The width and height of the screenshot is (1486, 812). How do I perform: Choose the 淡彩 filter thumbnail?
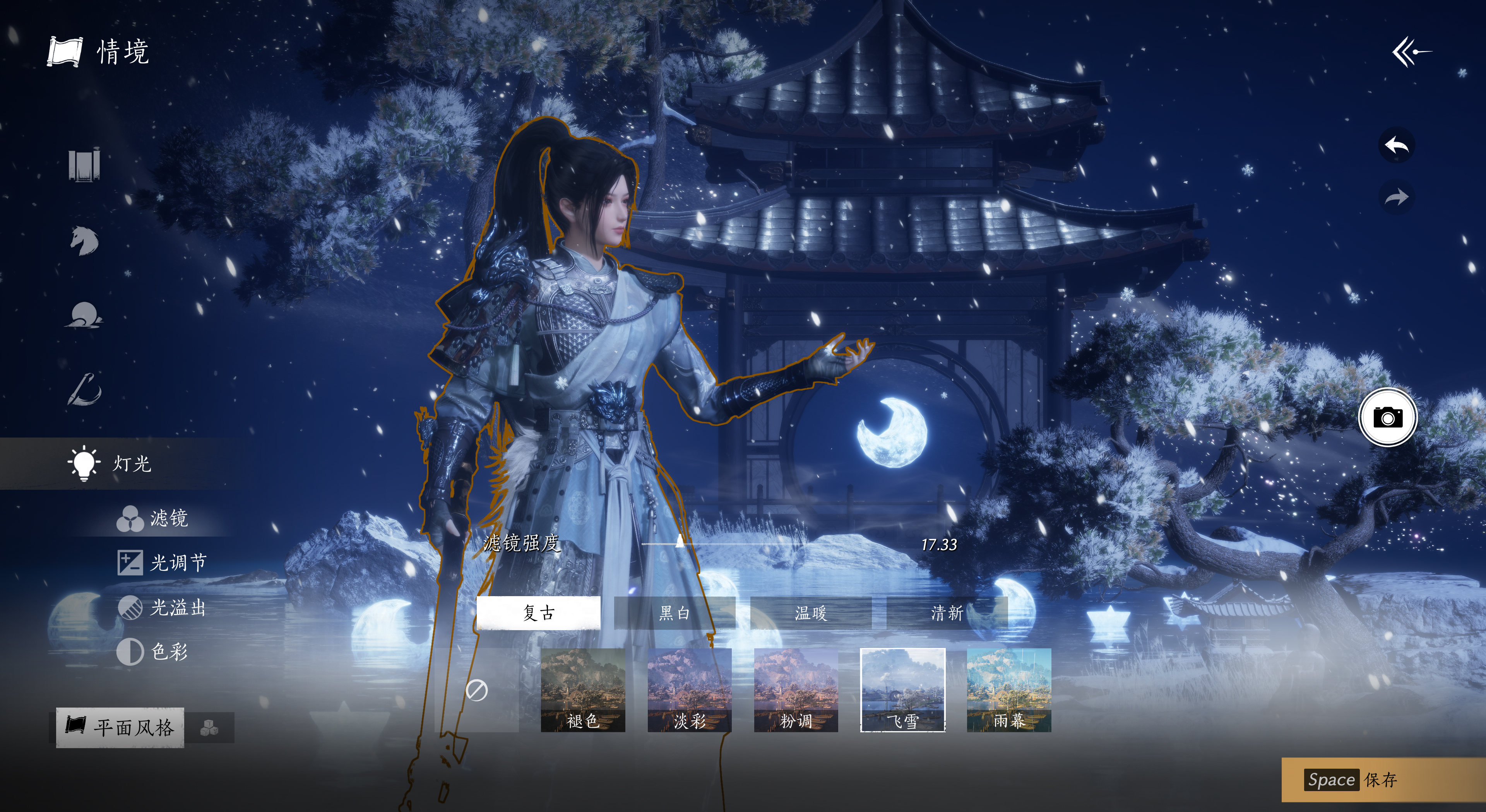(689, 690)
